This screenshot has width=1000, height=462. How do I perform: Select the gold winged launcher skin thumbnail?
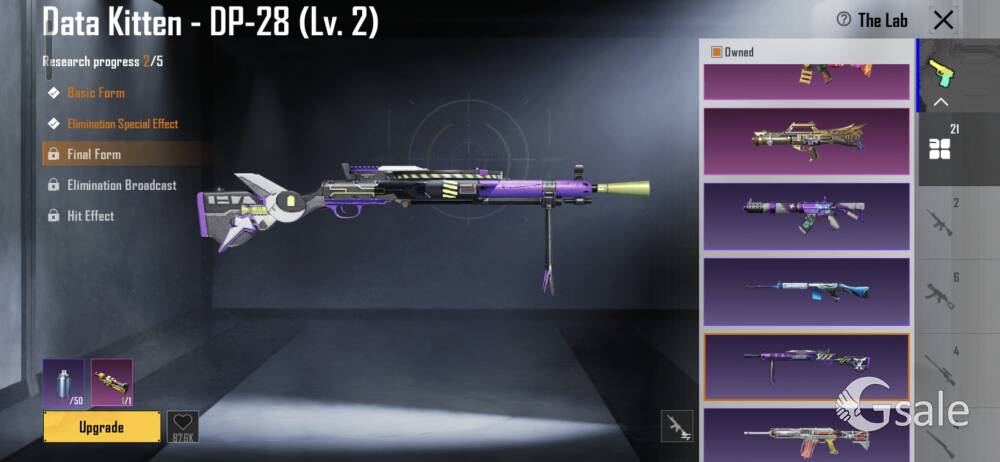point(806,141)
